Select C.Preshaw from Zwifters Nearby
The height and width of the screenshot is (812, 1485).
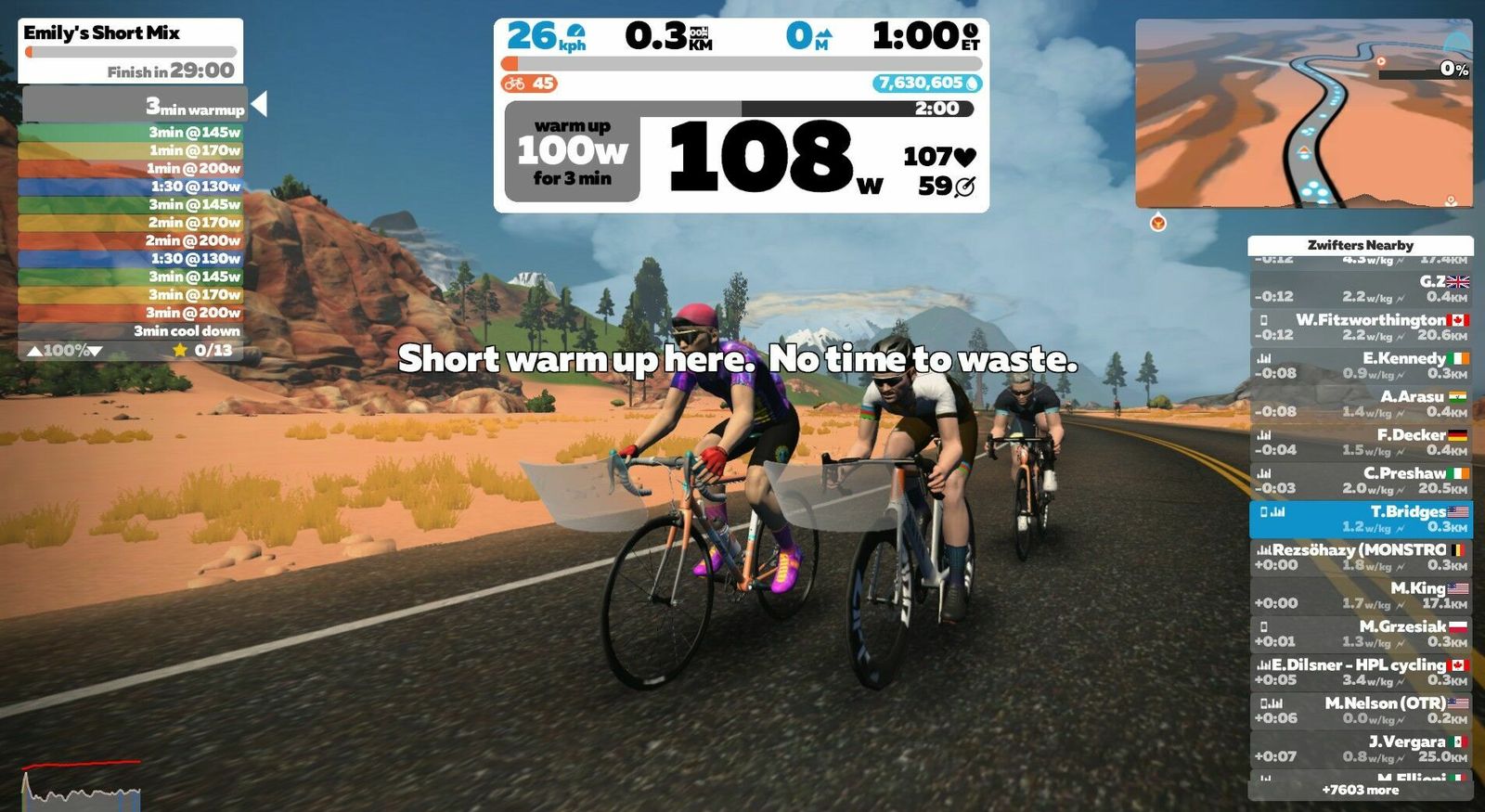click(x=1361, y=480)
